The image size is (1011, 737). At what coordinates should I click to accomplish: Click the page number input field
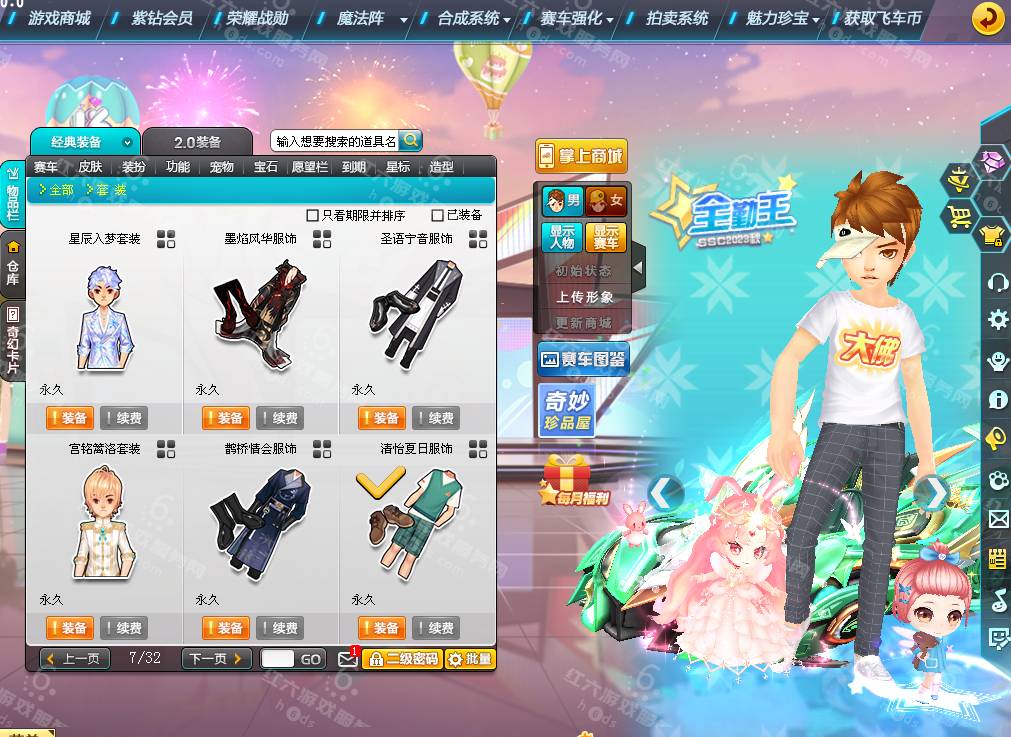[278, 658]
